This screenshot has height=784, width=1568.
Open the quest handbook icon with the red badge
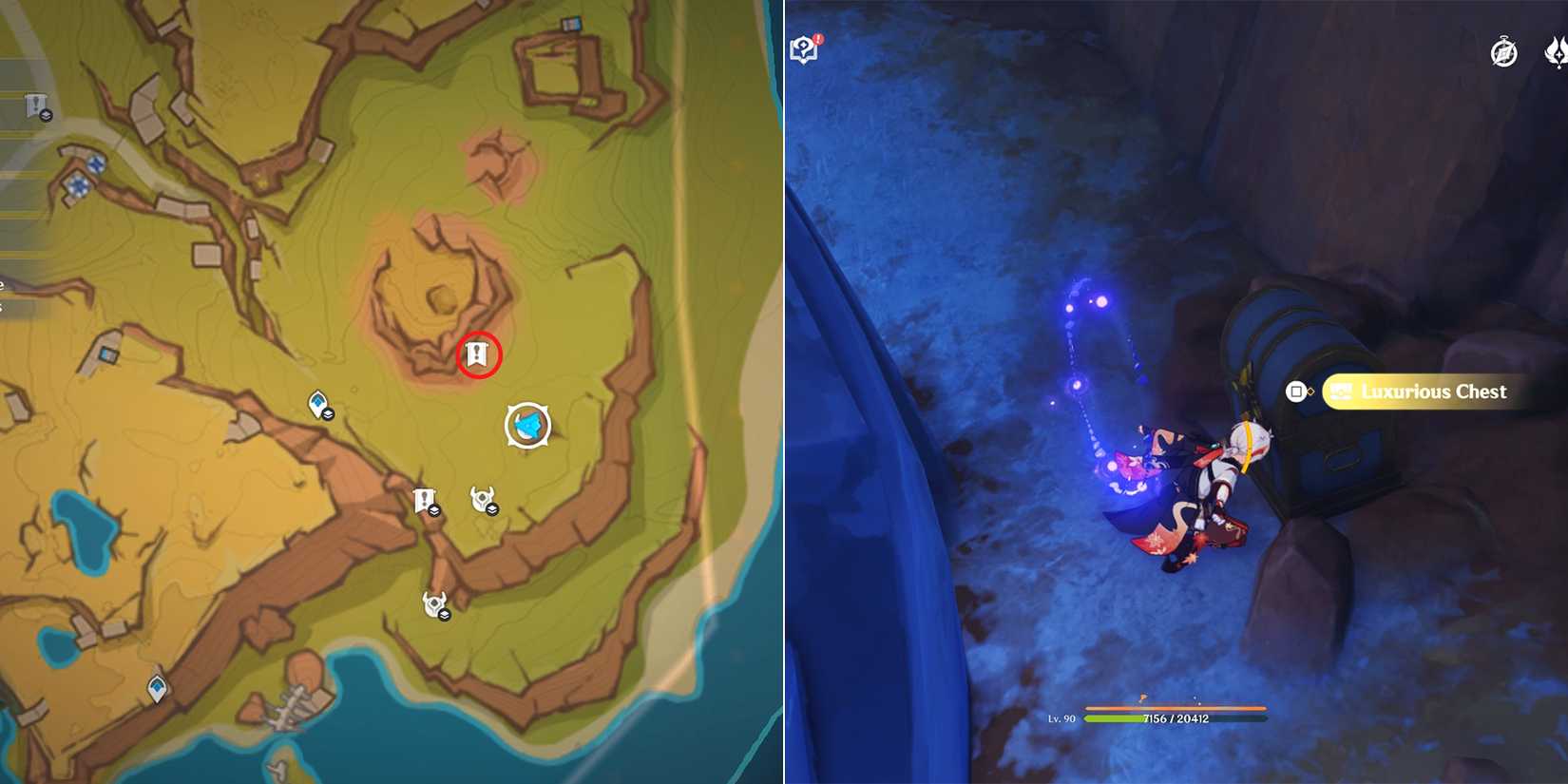pyautogui.click(x=803, y=49)
